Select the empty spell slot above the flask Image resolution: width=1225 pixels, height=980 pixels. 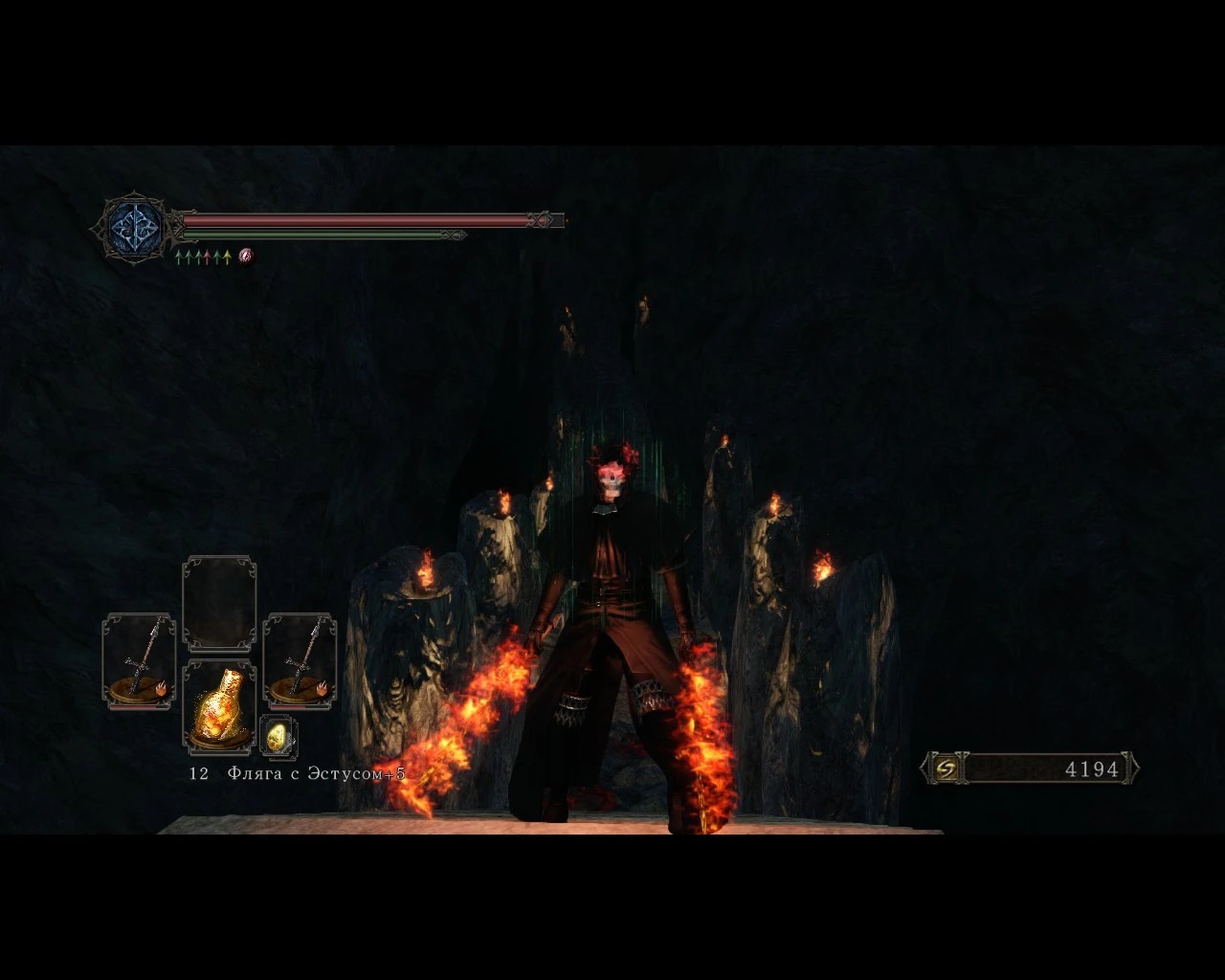219,603
